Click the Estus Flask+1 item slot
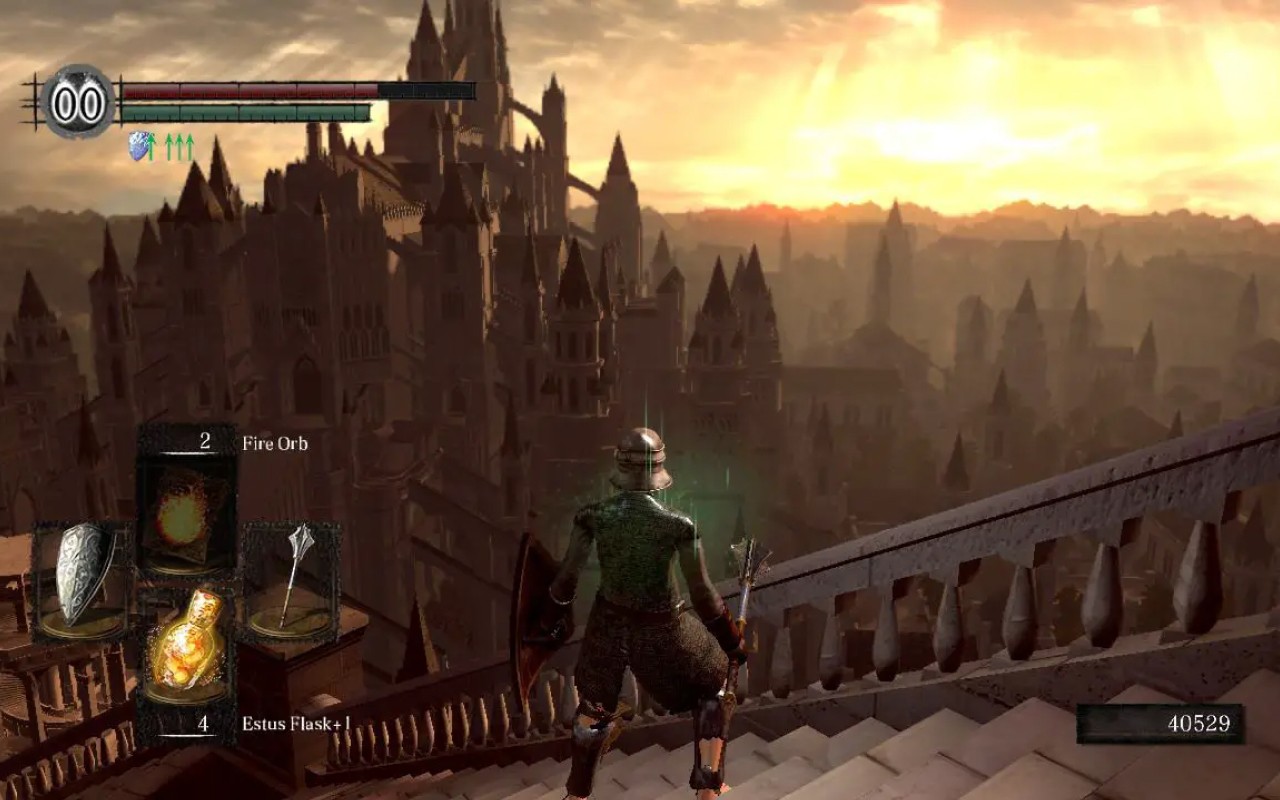The width and height of the screenshot is (1280, 800). 185,645
